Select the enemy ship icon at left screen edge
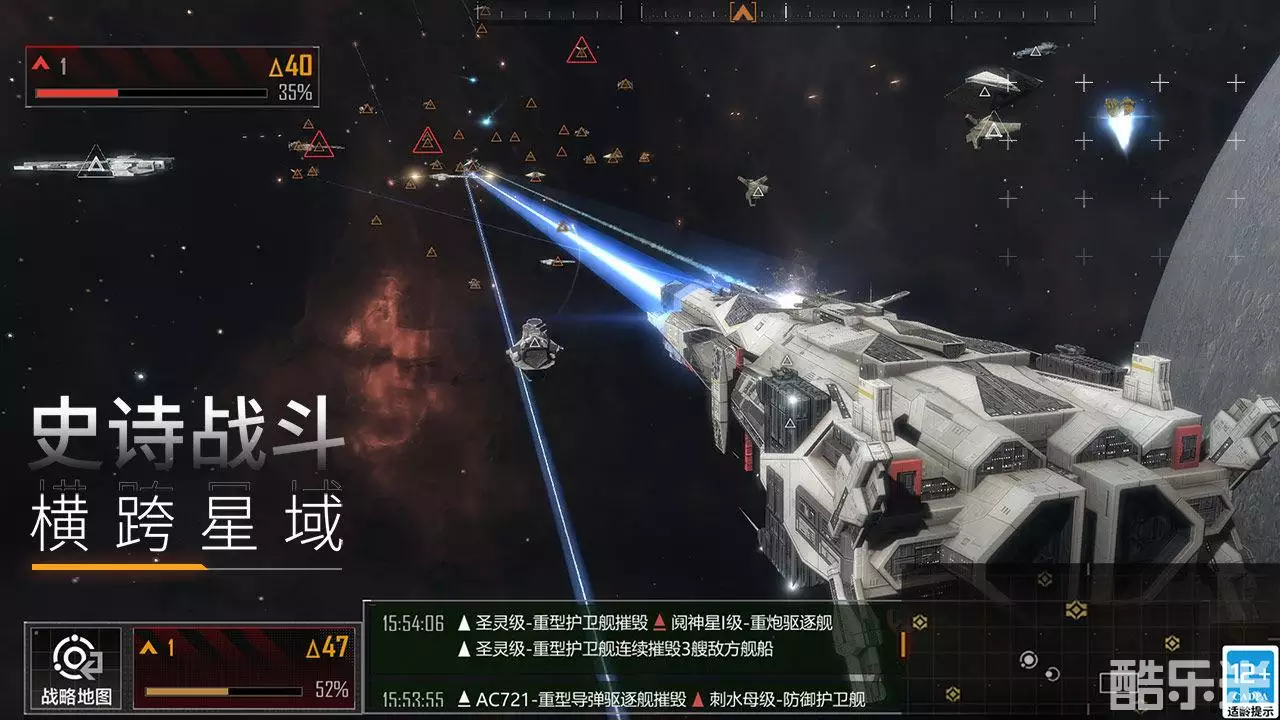The height and width of the screenshot is (720, 1280). [x=95, y=163]
